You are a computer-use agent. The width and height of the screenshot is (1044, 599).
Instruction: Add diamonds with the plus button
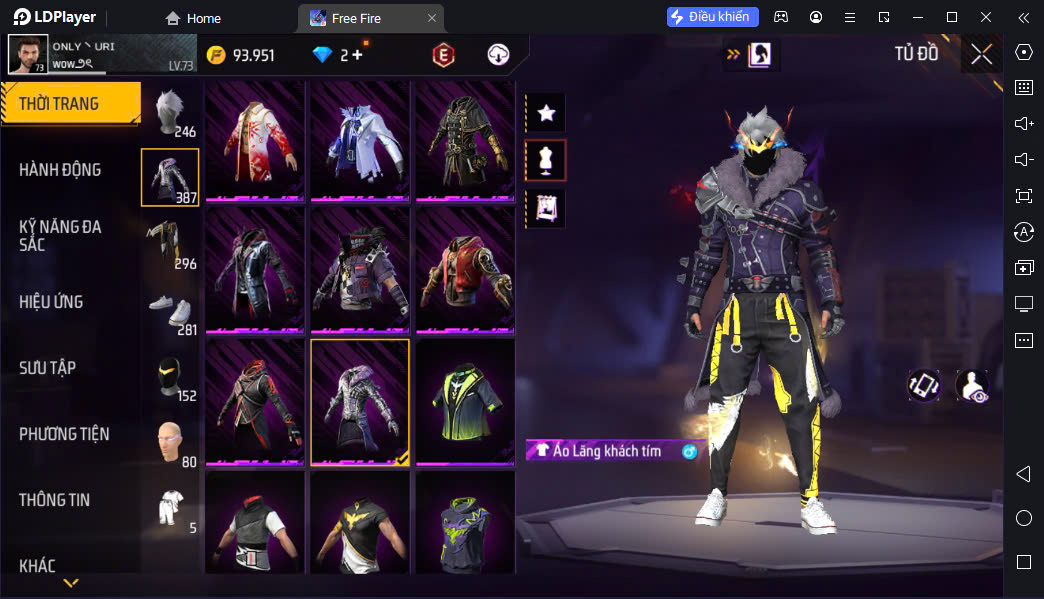click(357, 55)
